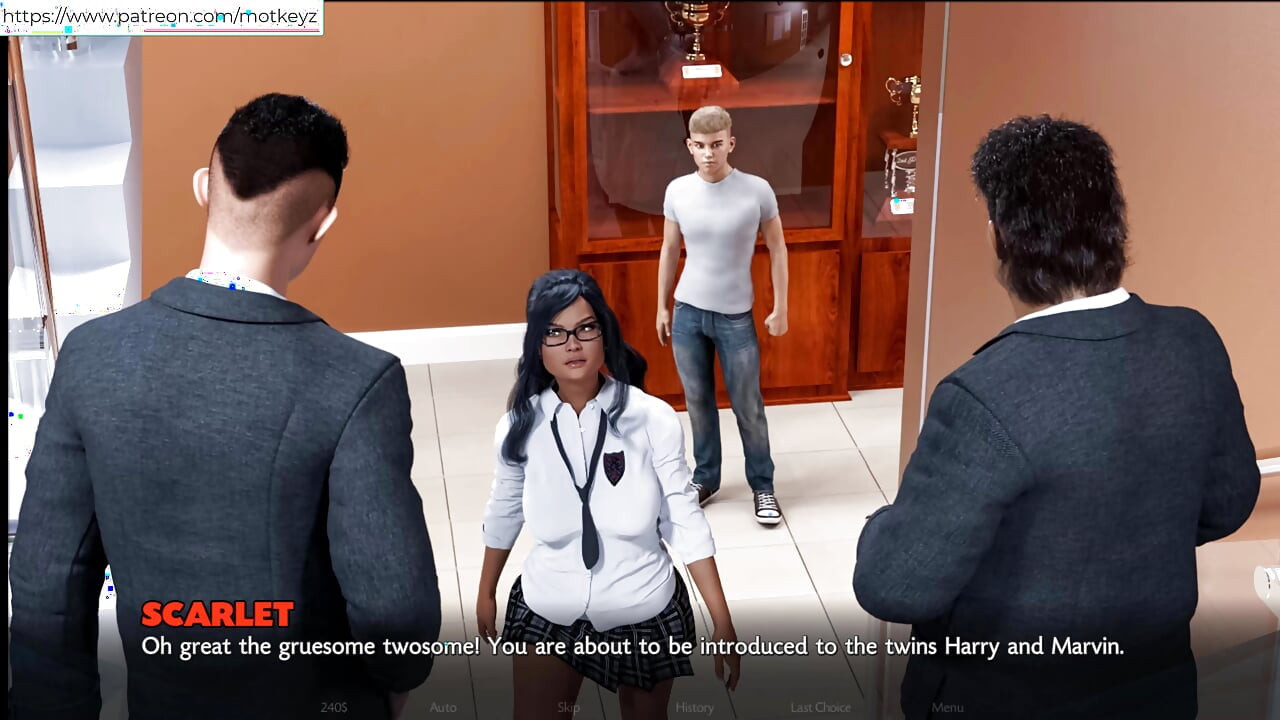Click the blond guy in white shirt

point(715,250)
